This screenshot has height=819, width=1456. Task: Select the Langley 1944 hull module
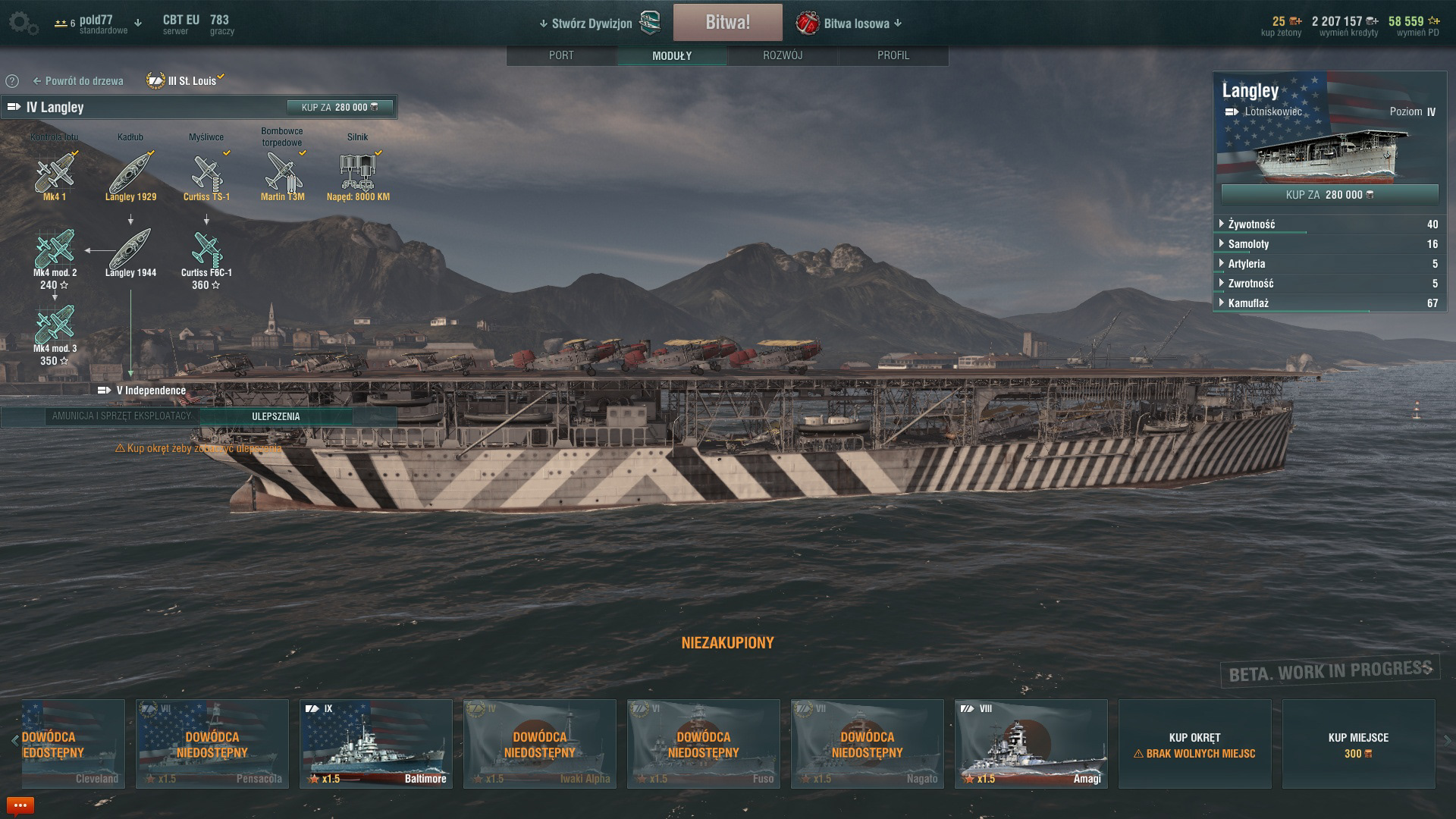coord(130,250)
